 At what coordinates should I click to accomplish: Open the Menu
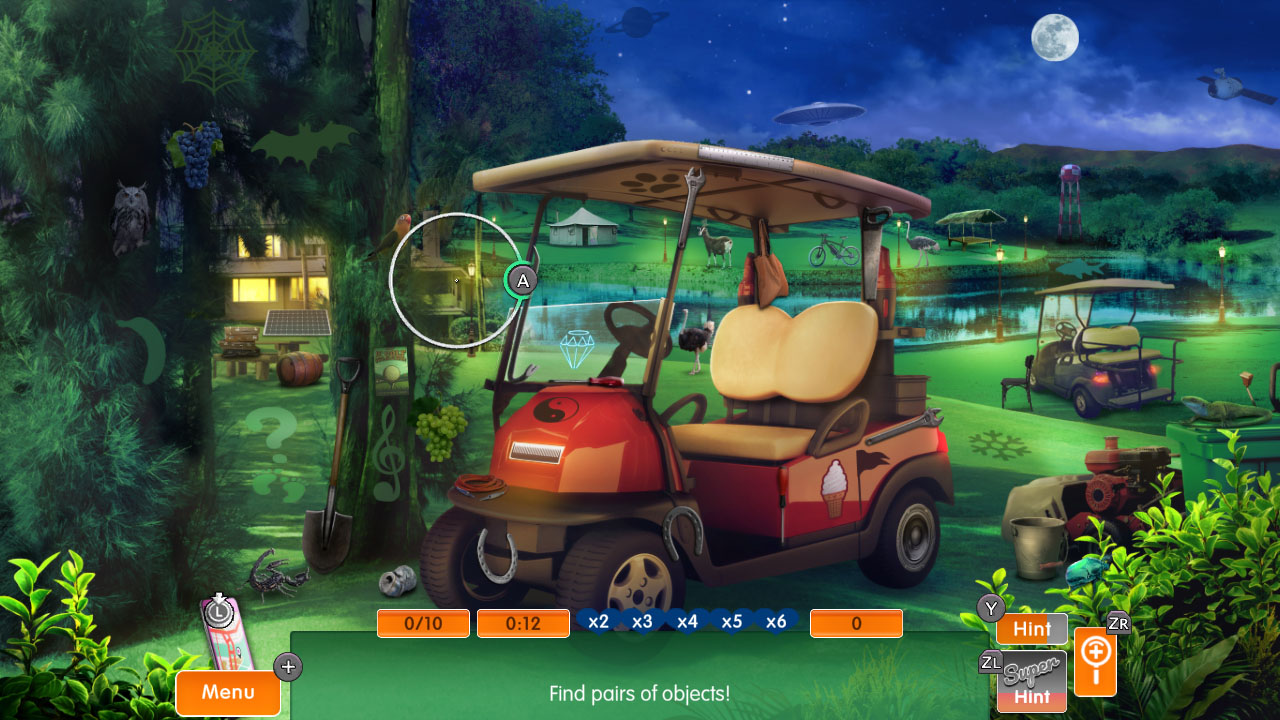[227, 692]
